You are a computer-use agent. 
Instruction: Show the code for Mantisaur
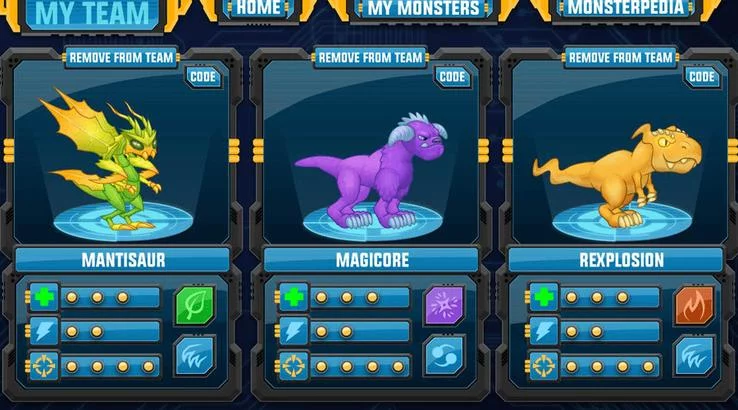tap(205, 76)
